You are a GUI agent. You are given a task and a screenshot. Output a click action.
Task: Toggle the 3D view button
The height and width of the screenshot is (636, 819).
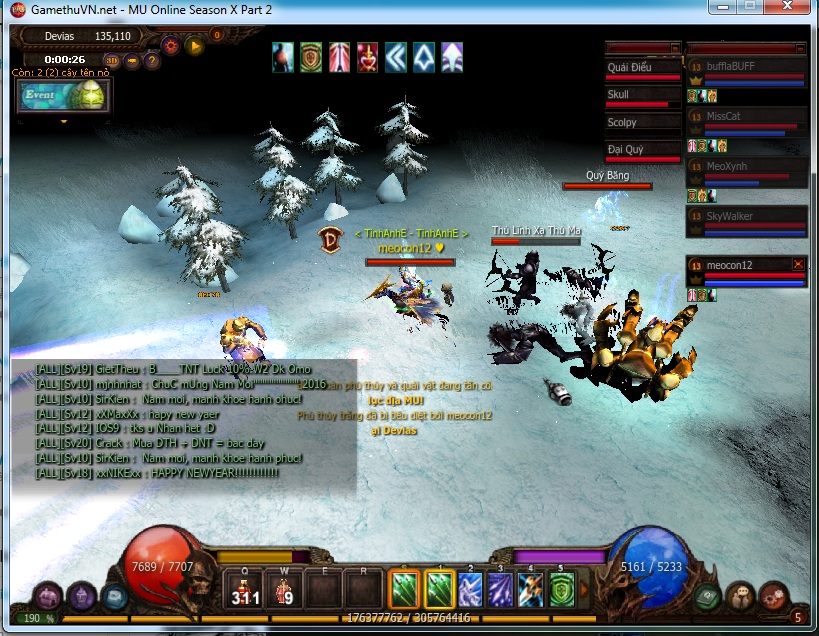tap(113, 60)
